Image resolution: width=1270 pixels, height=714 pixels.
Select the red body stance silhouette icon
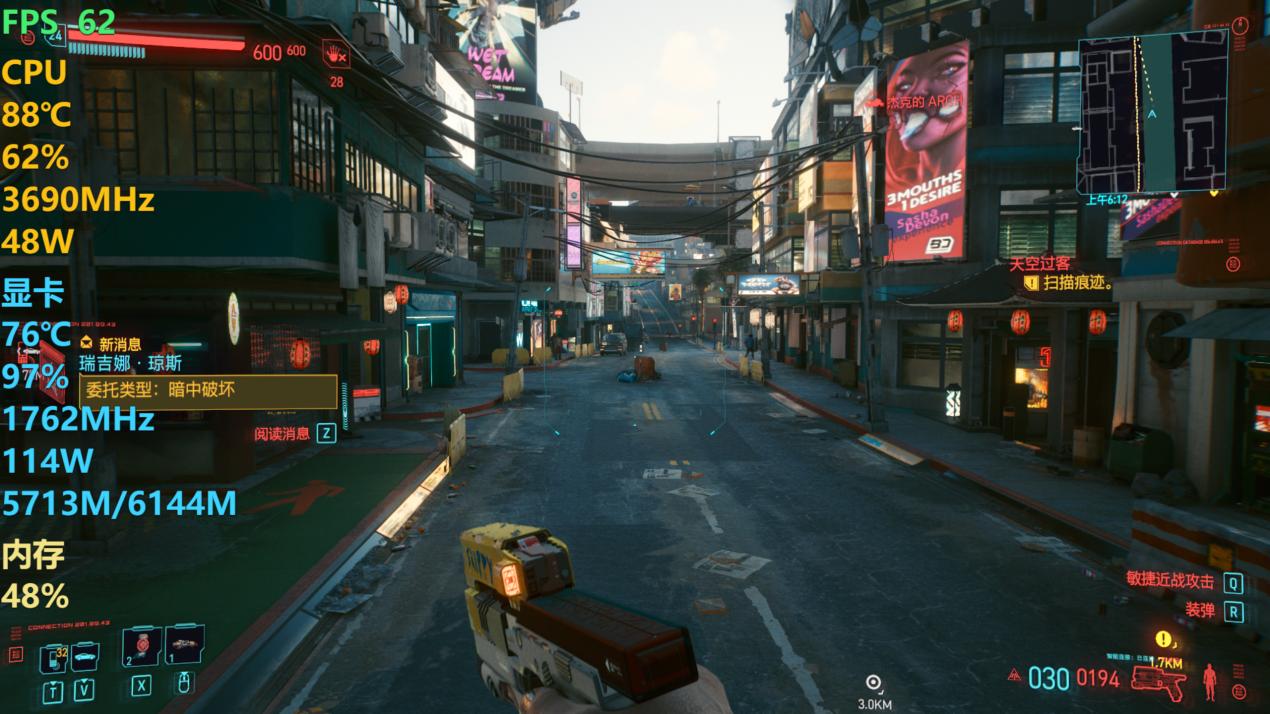click(1210, 680)
